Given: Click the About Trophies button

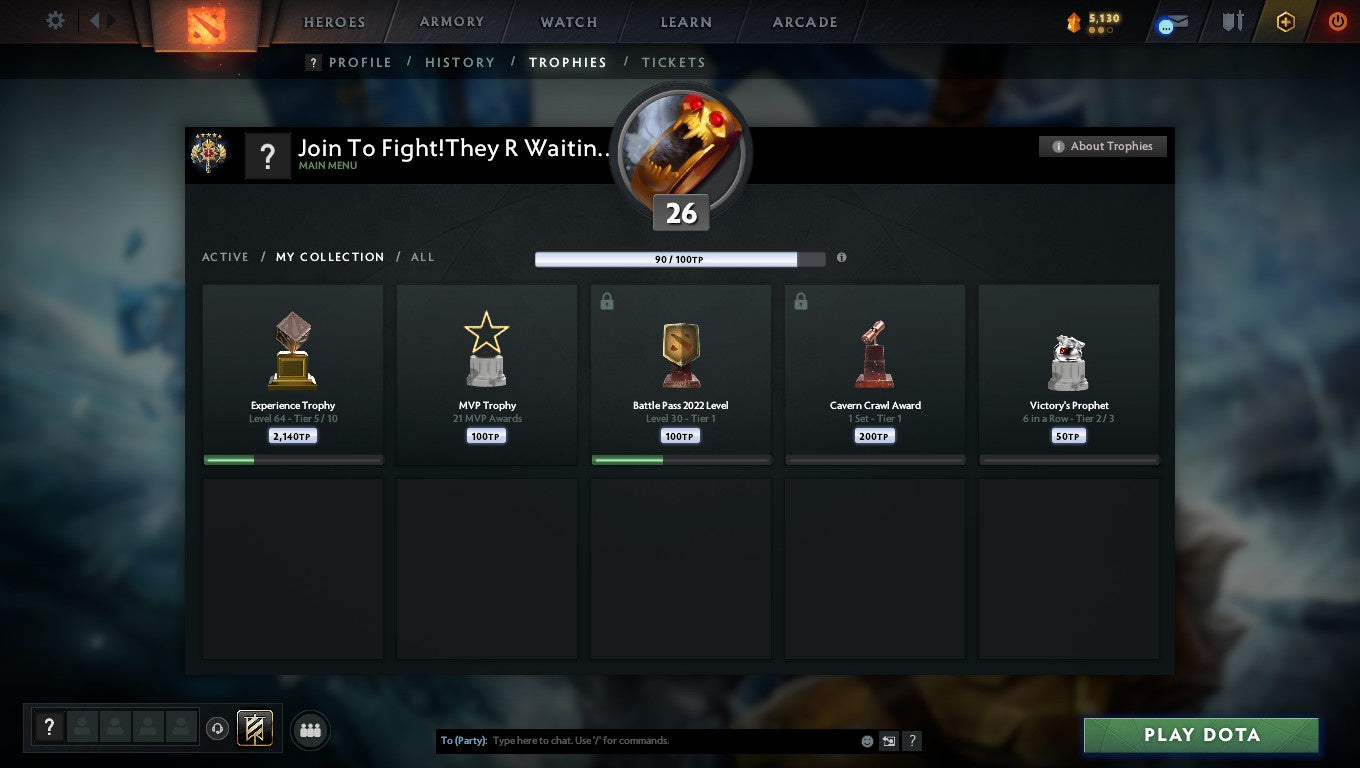Looking at the screenshot, I should pos(1103,146).
